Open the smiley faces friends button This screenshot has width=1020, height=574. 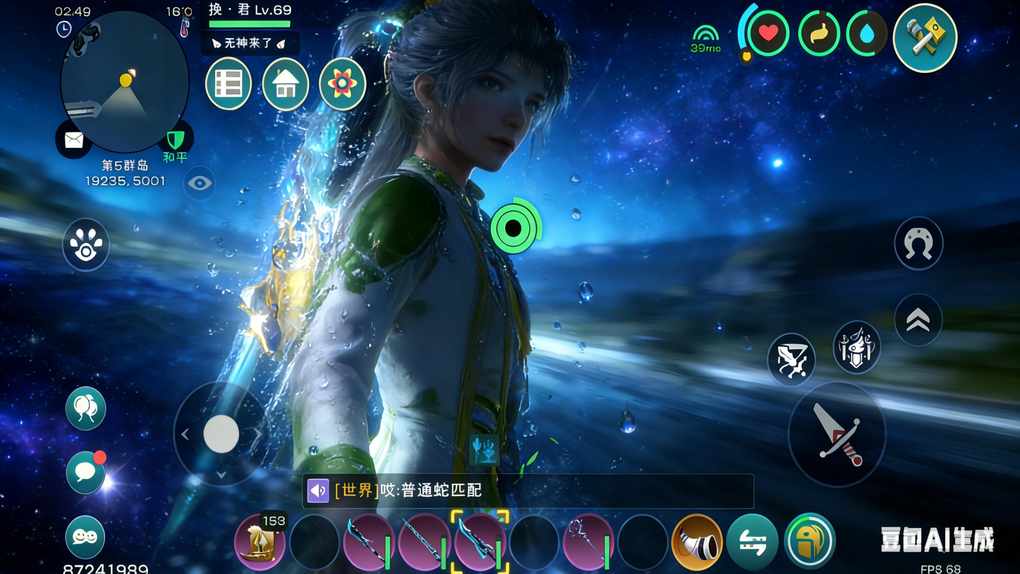(x=86, y=537)
